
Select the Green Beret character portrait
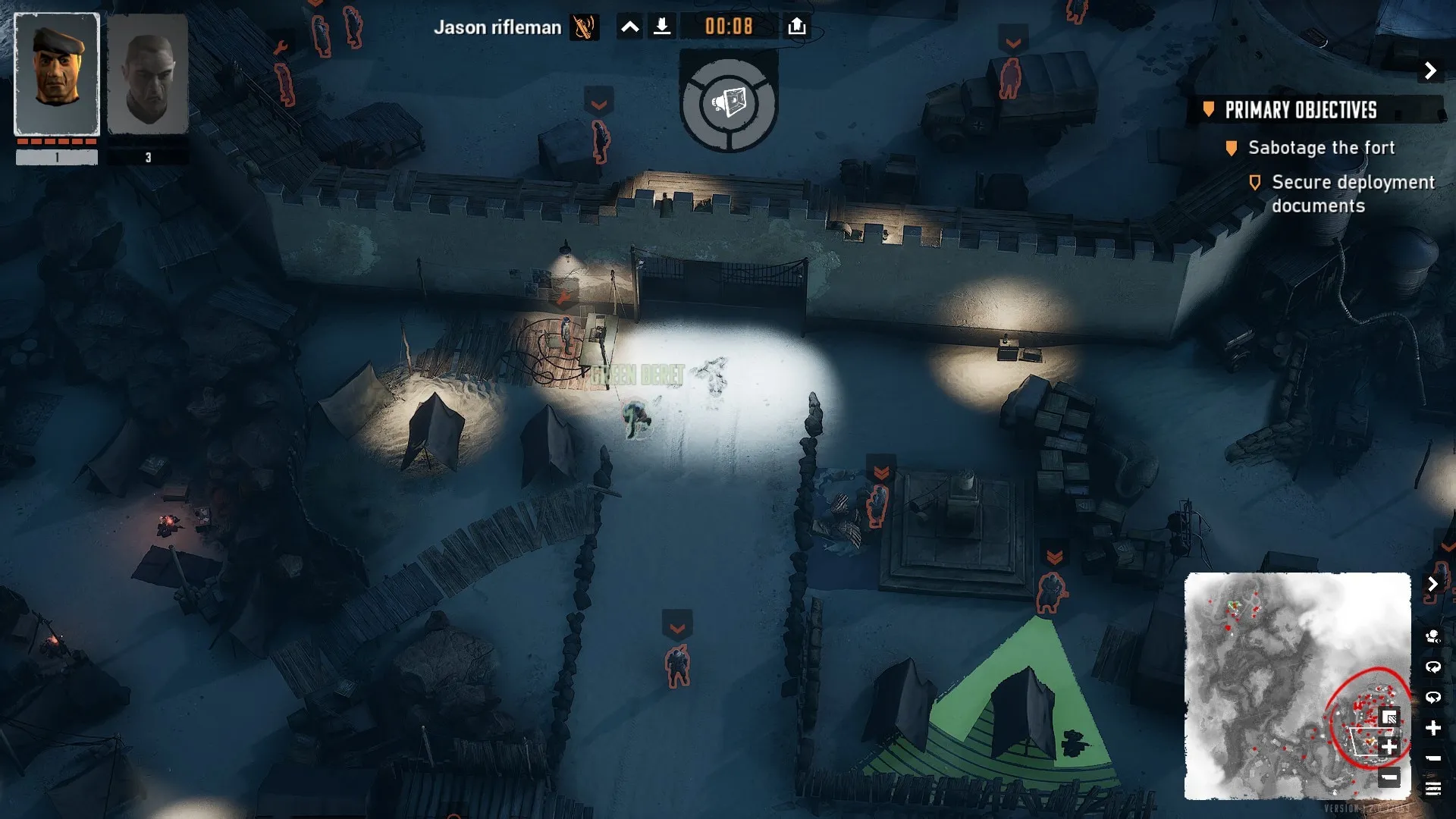(x=57, y=74)
